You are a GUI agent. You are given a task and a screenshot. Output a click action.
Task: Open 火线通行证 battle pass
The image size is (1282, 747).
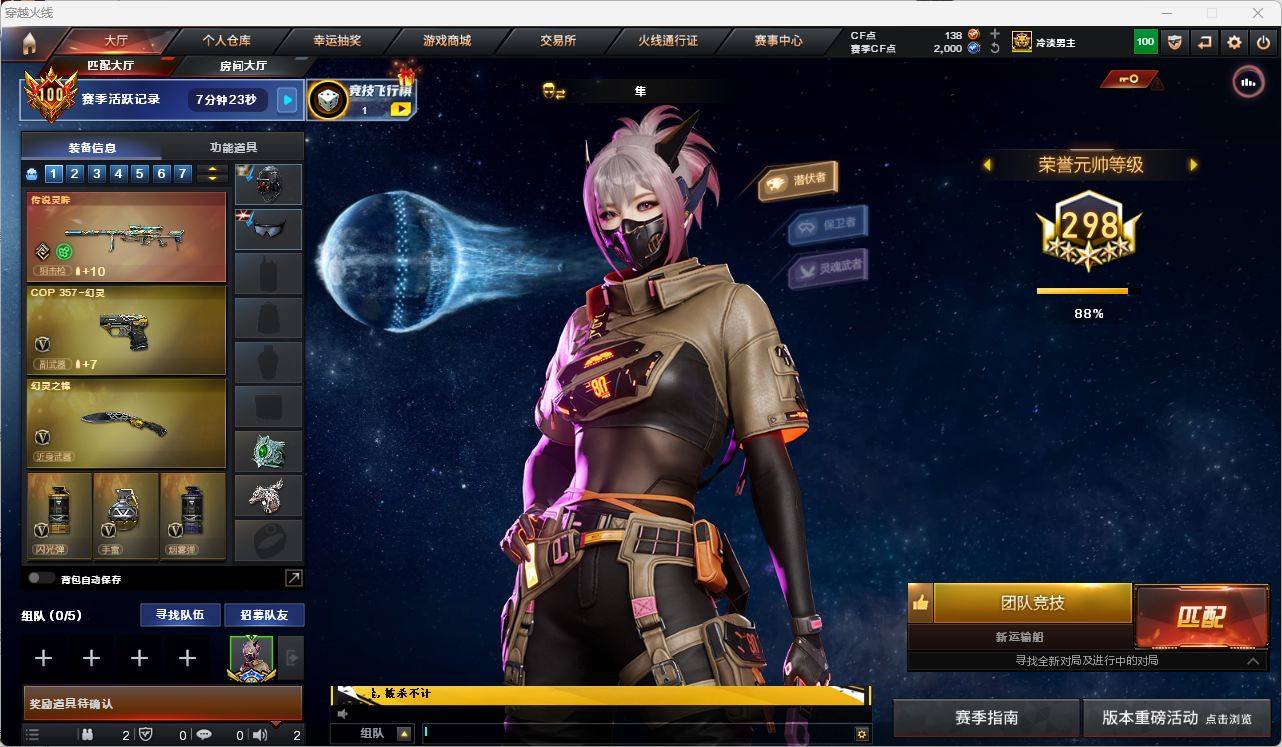point(668,41)
